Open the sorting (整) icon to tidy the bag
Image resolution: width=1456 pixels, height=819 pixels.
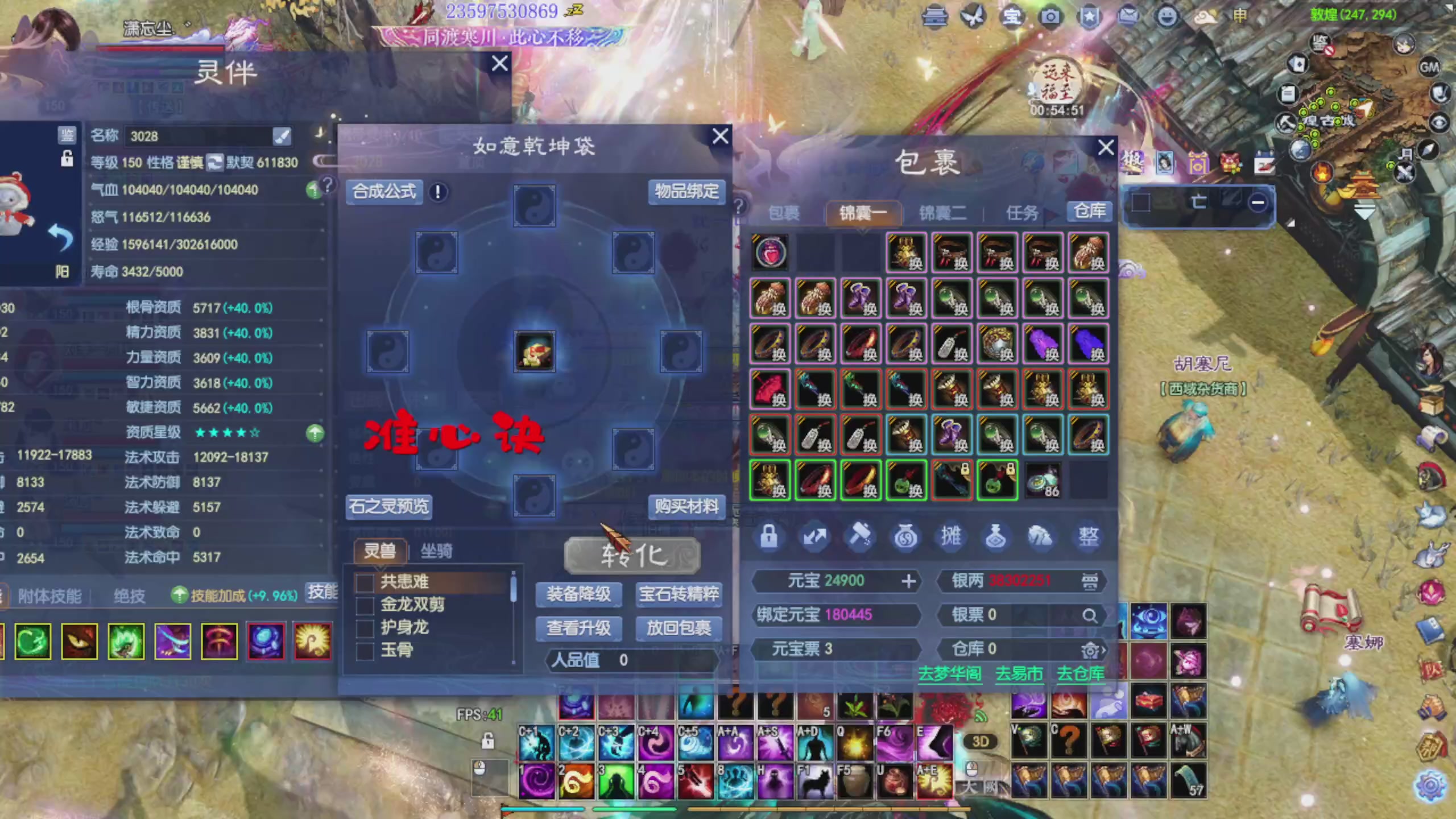tap(1088, 536)
